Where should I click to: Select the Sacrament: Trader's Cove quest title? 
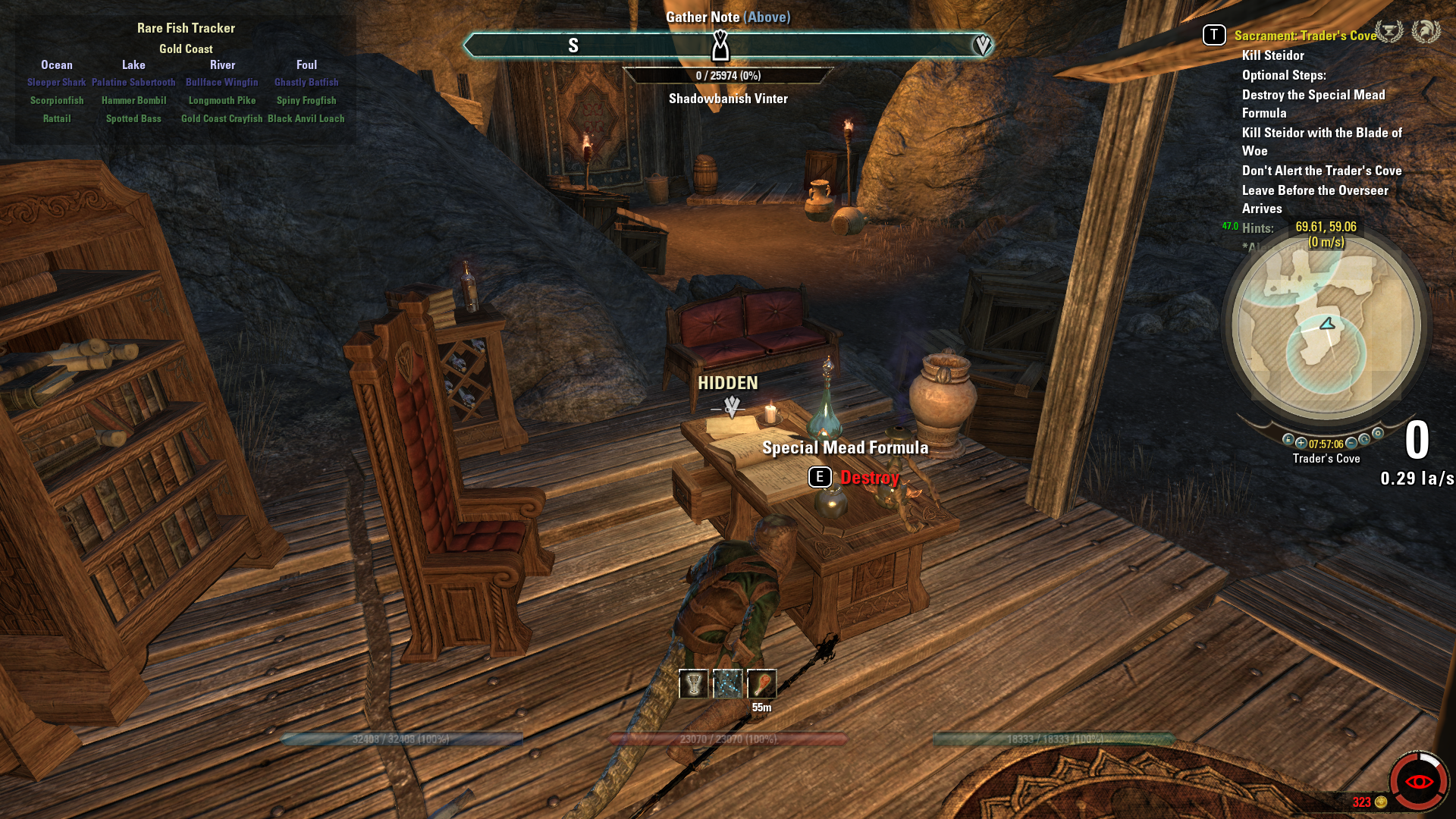1304,36
